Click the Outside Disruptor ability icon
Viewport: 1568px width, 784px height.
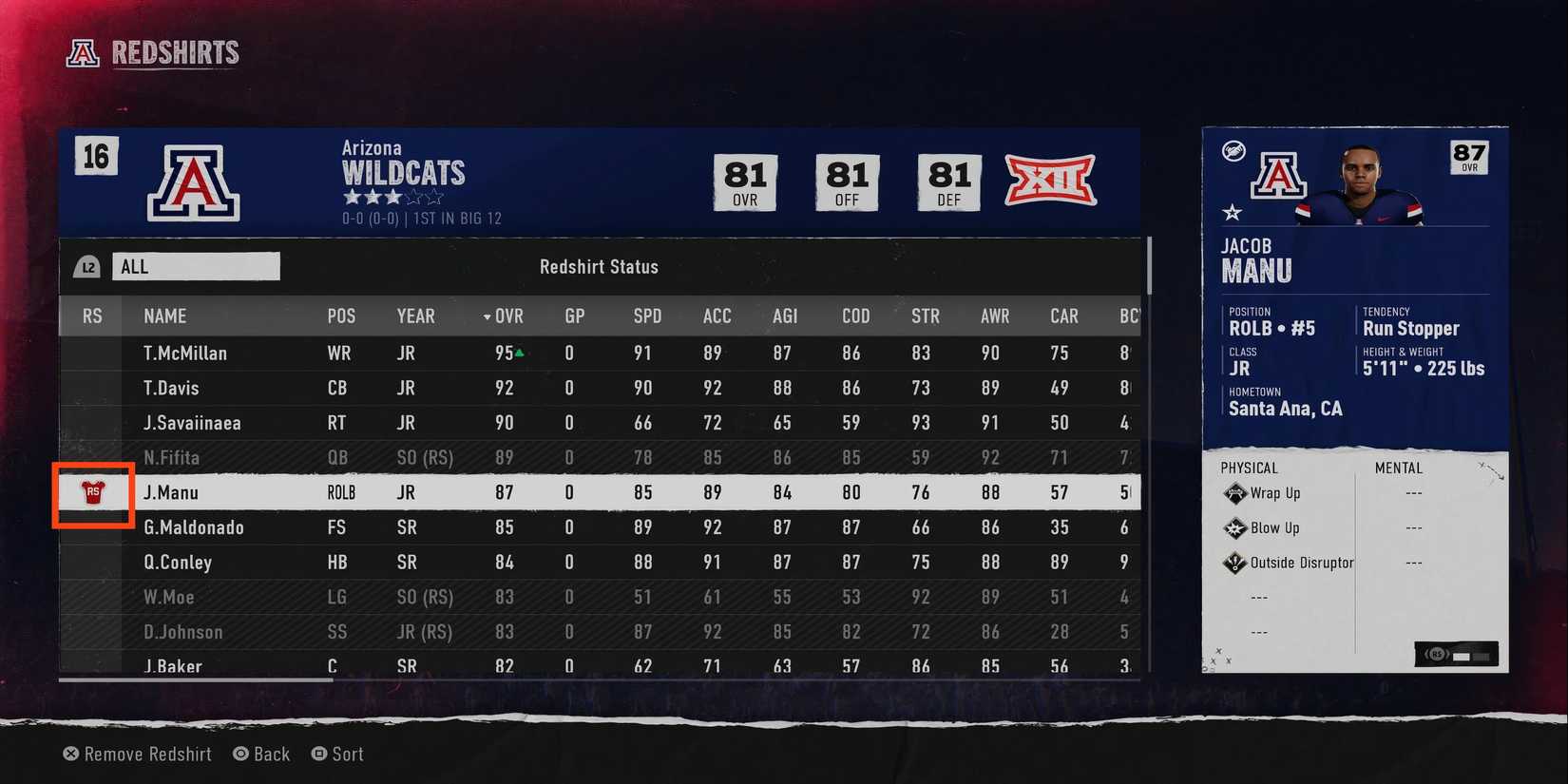click(x=1233, y=563)
